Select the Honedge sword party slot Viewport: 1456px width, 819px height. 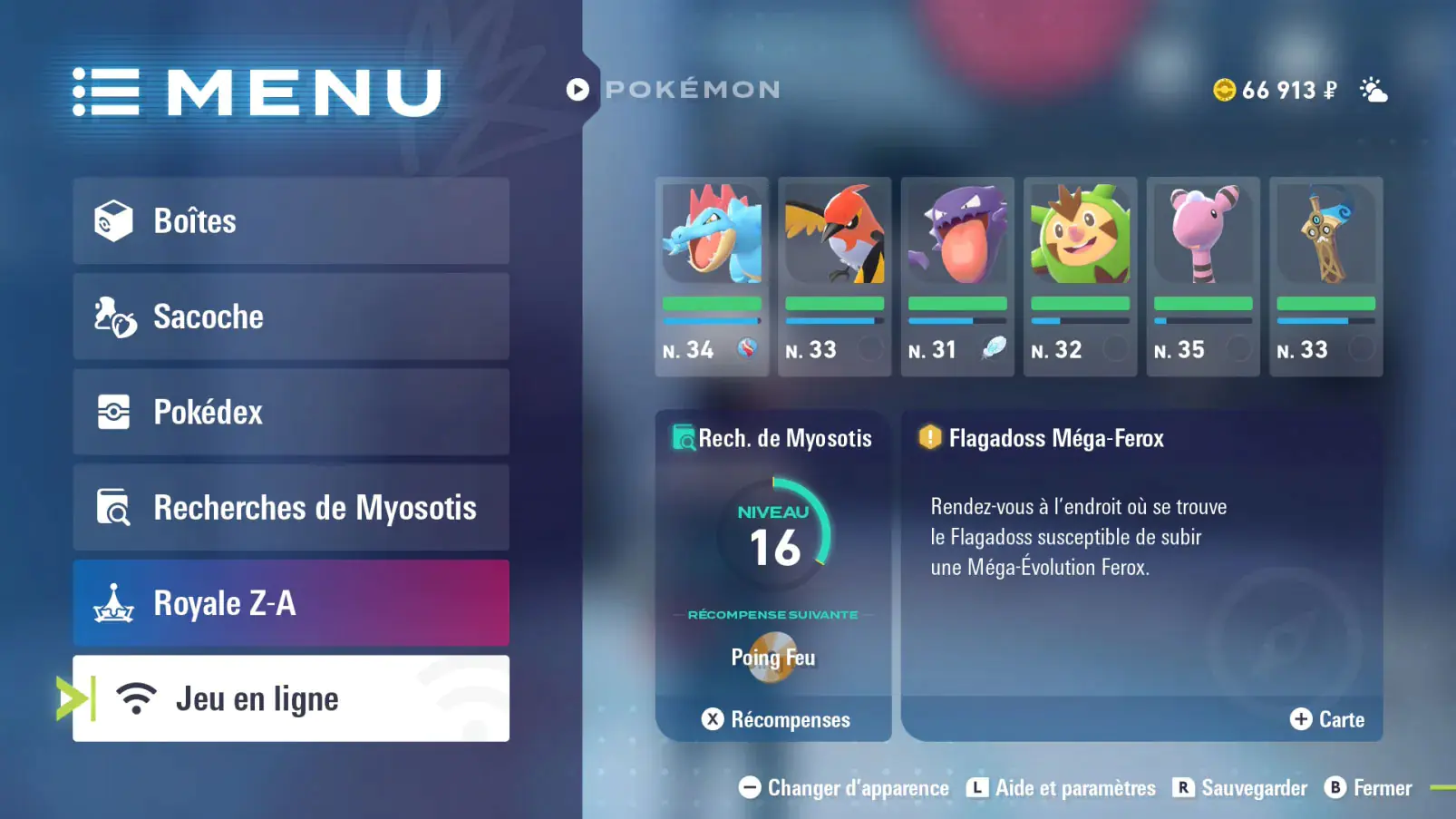[1325, 276]
